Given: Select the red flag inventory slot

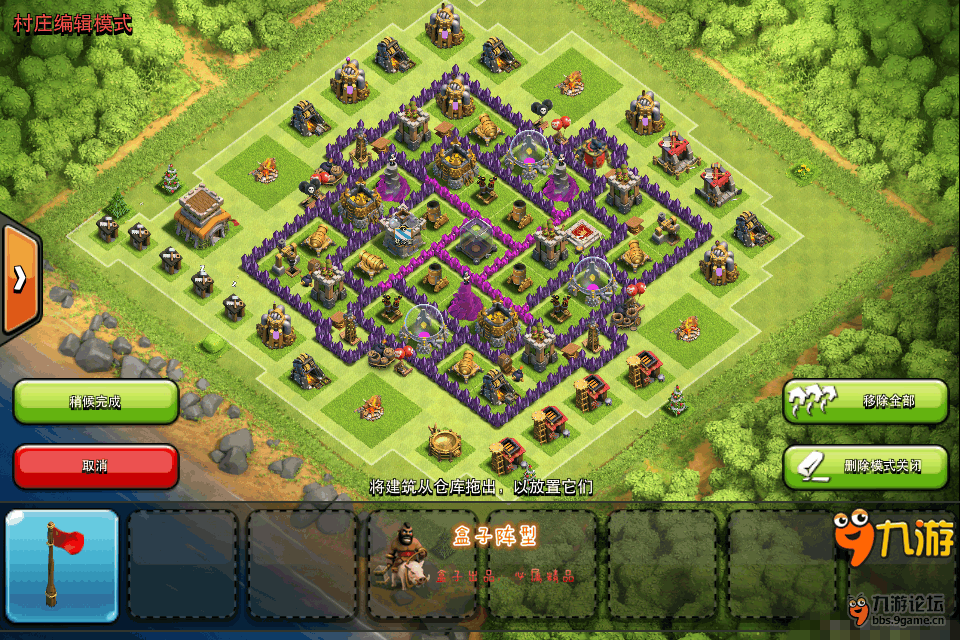Looking at the screenshot, I should [x=62, y=565].
